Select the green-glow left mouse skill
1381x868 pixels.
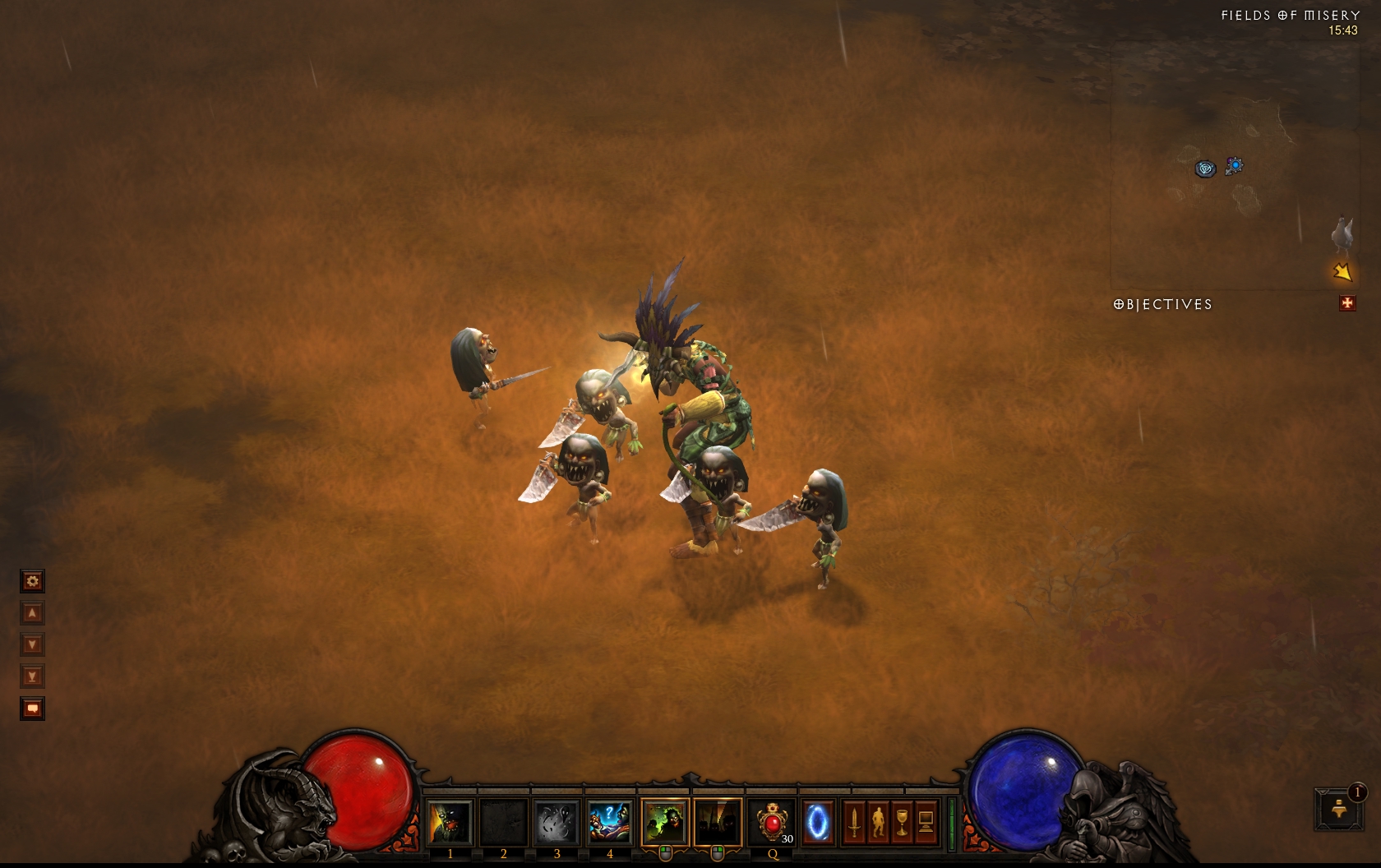[x=664, y=822]
